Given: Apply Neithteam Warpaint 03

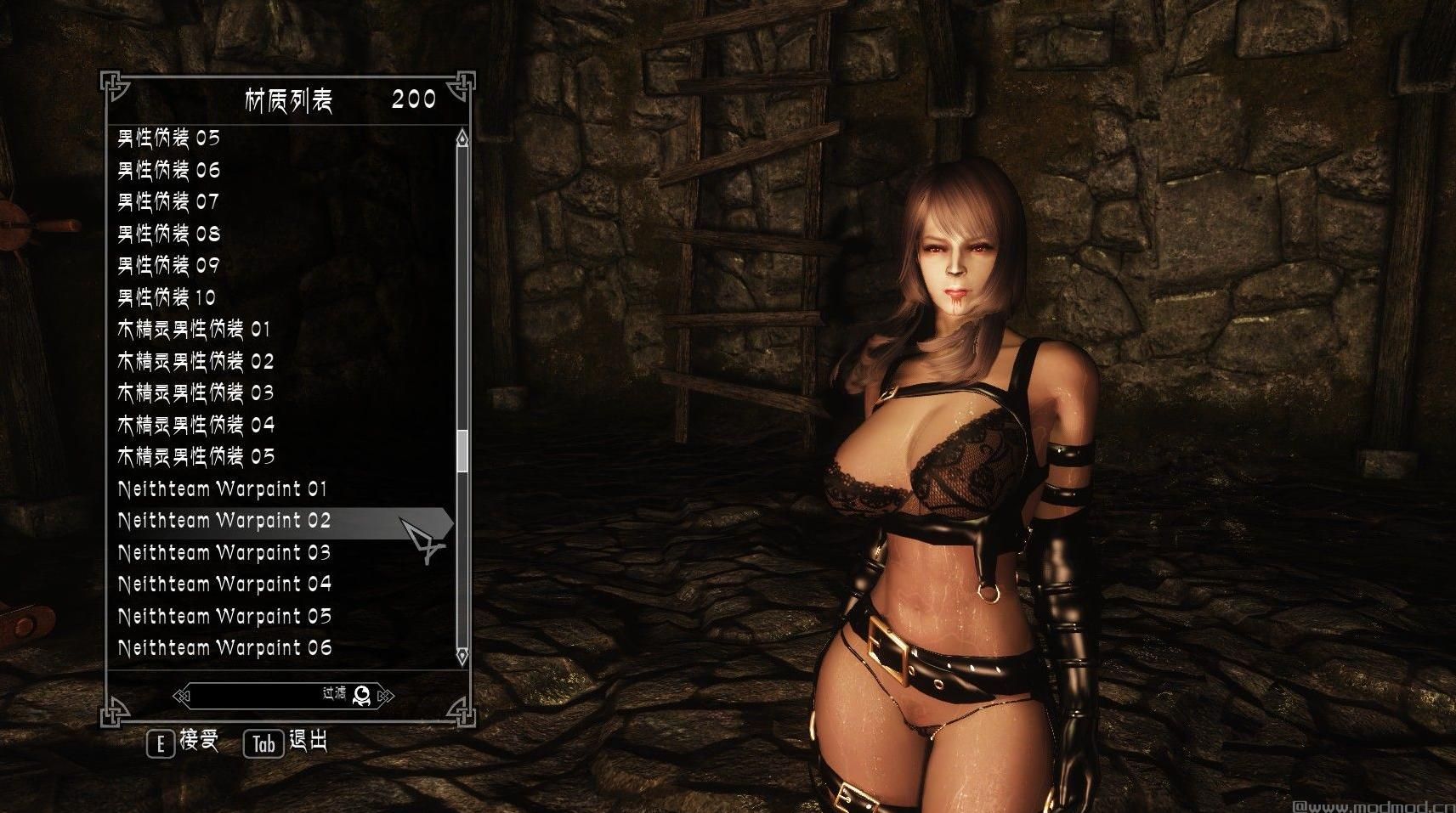Looking at the screenshot, I should click(x=224, y=553).
